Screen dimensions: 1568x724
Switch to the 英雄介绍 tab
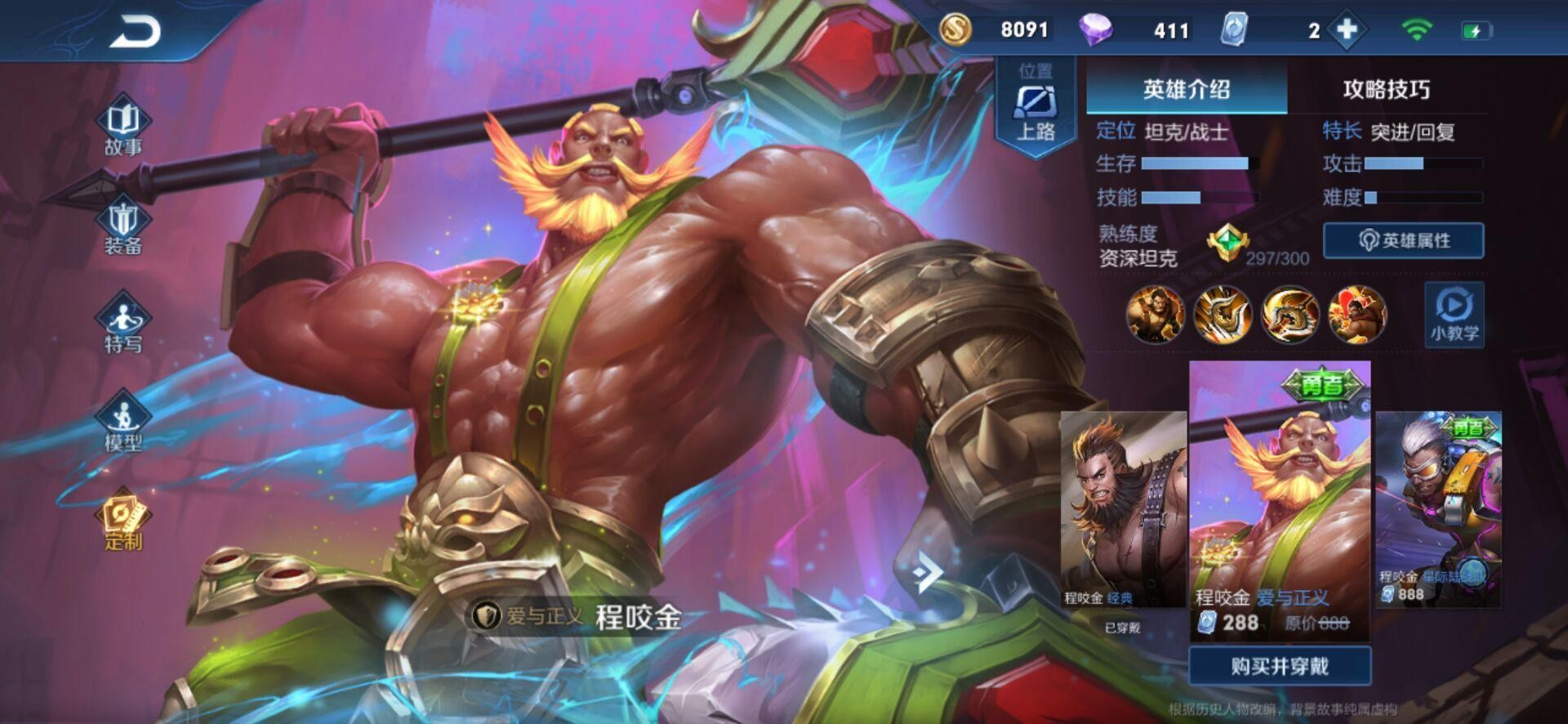pyautogui.click(x=1186, y=89)
